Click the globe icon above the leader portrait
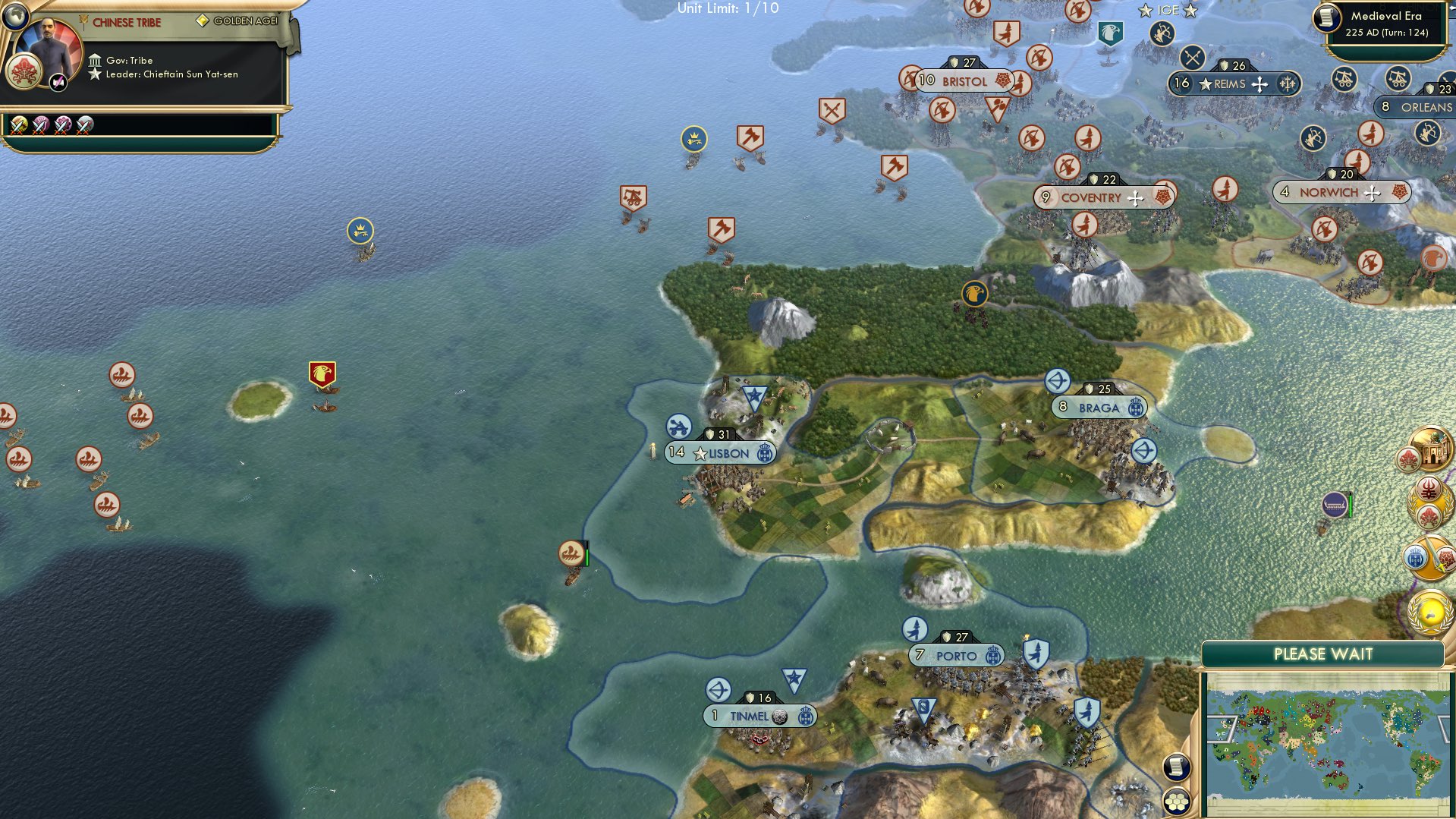This screenshot has width=1456, height=819. tap(15, 15)
